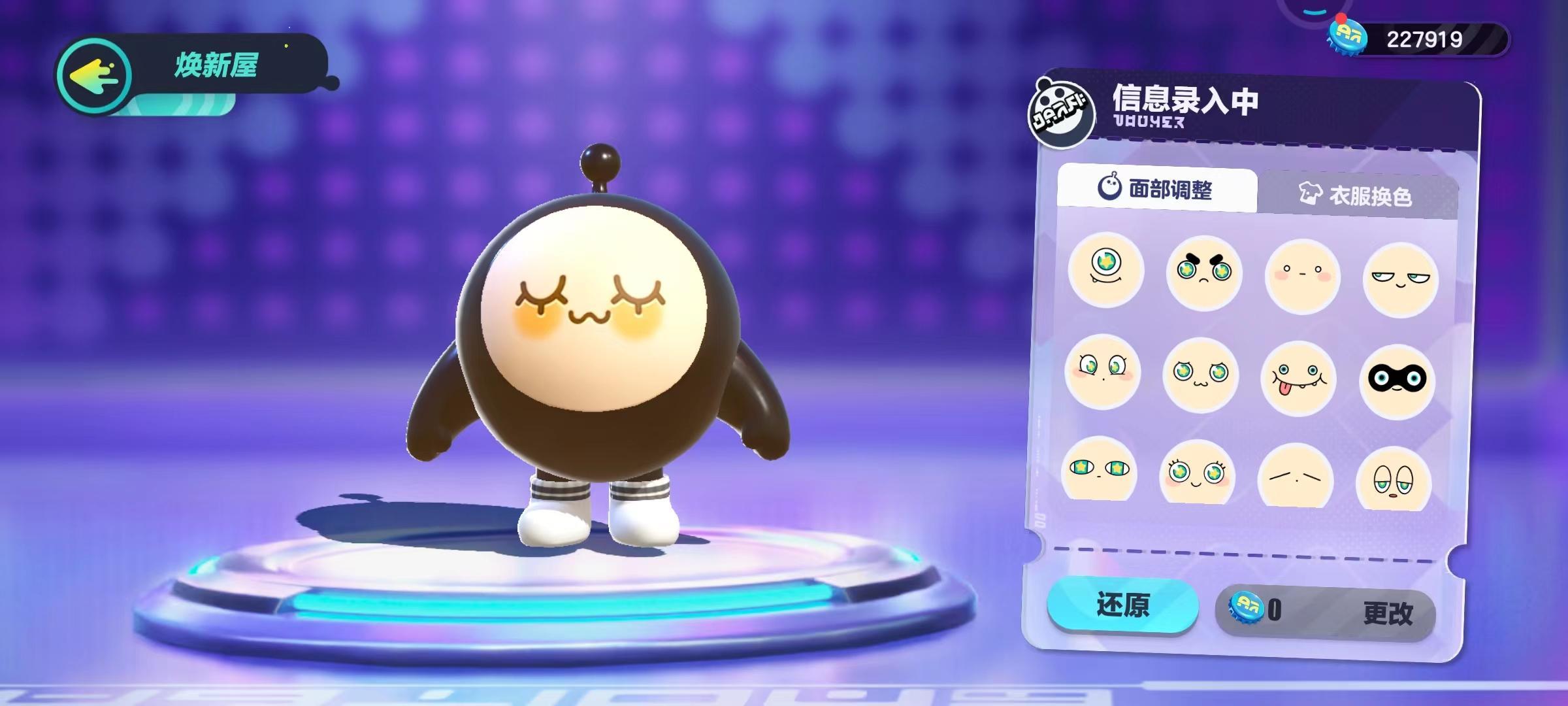Screen dimensions: 1568x706
Task: Pick the wide rectangular green-eyes face
Action: pyautogui.click(x=1099, y=469)
